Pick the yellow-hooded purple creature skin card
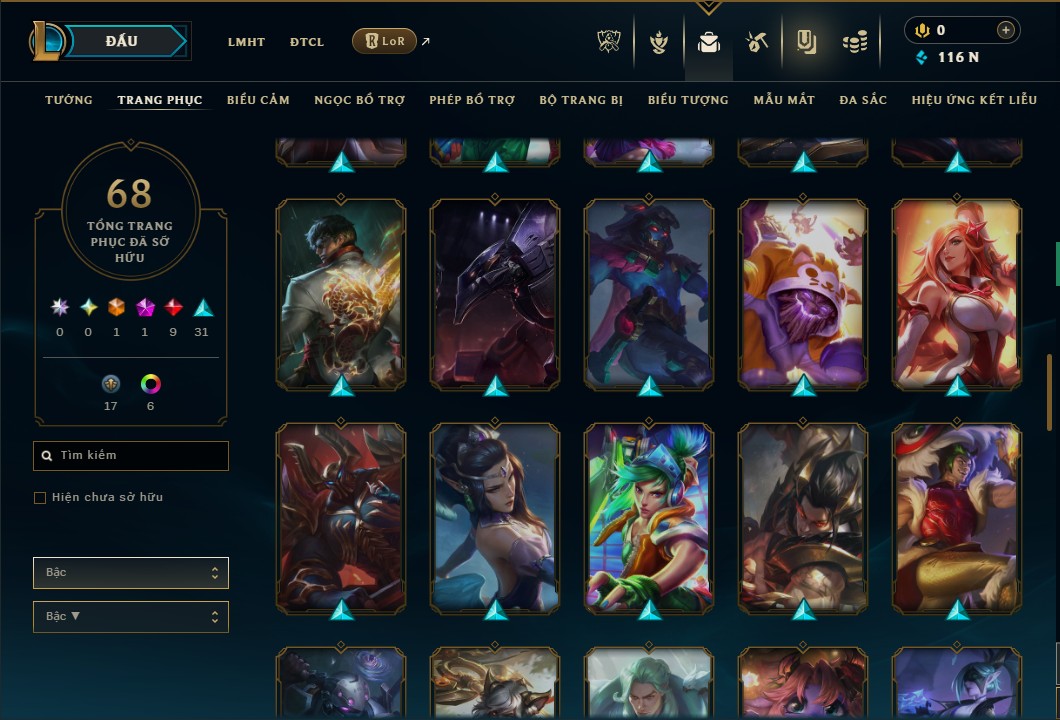This screenshot has width=1060, height=720. click(803, 293)
